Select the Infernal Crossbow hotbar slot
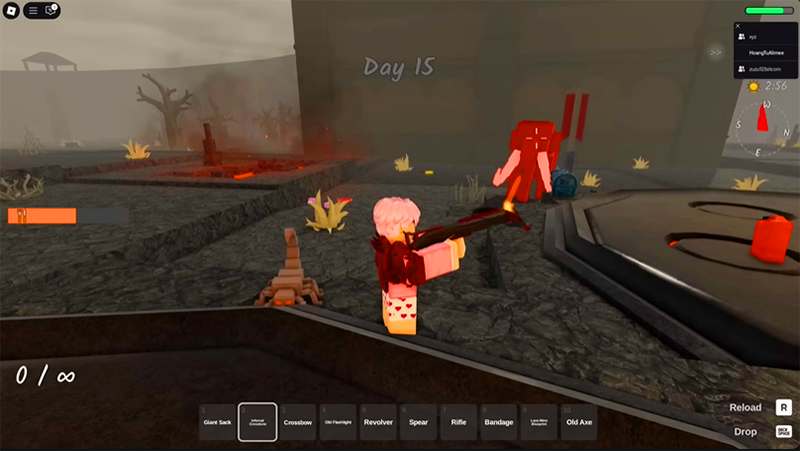The height and width of the screenshot is (451, 800). (x=258, y=422)
